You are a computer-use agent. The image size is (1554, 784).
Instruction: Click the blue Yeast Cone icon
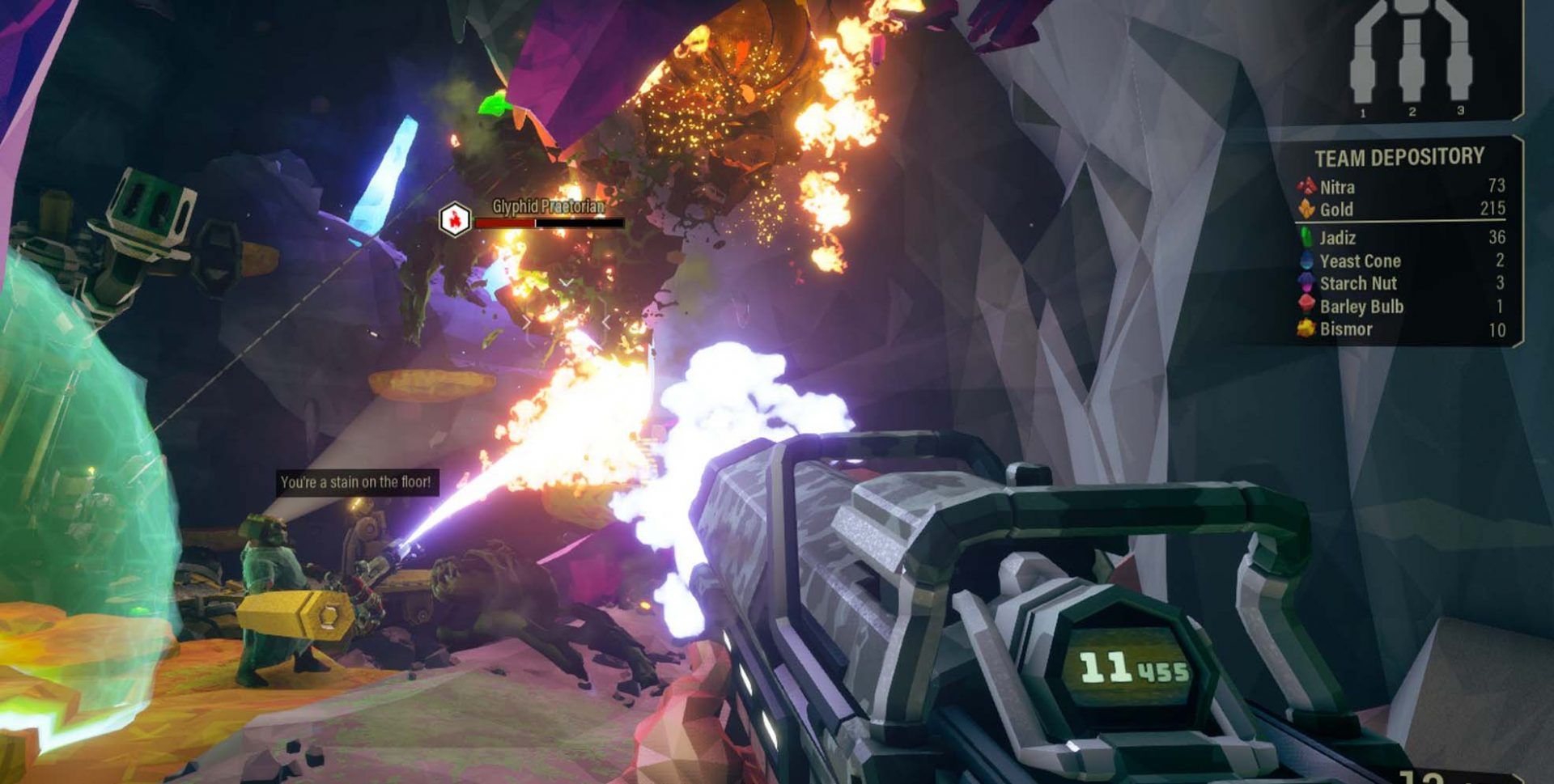[x=1306, y=261]
